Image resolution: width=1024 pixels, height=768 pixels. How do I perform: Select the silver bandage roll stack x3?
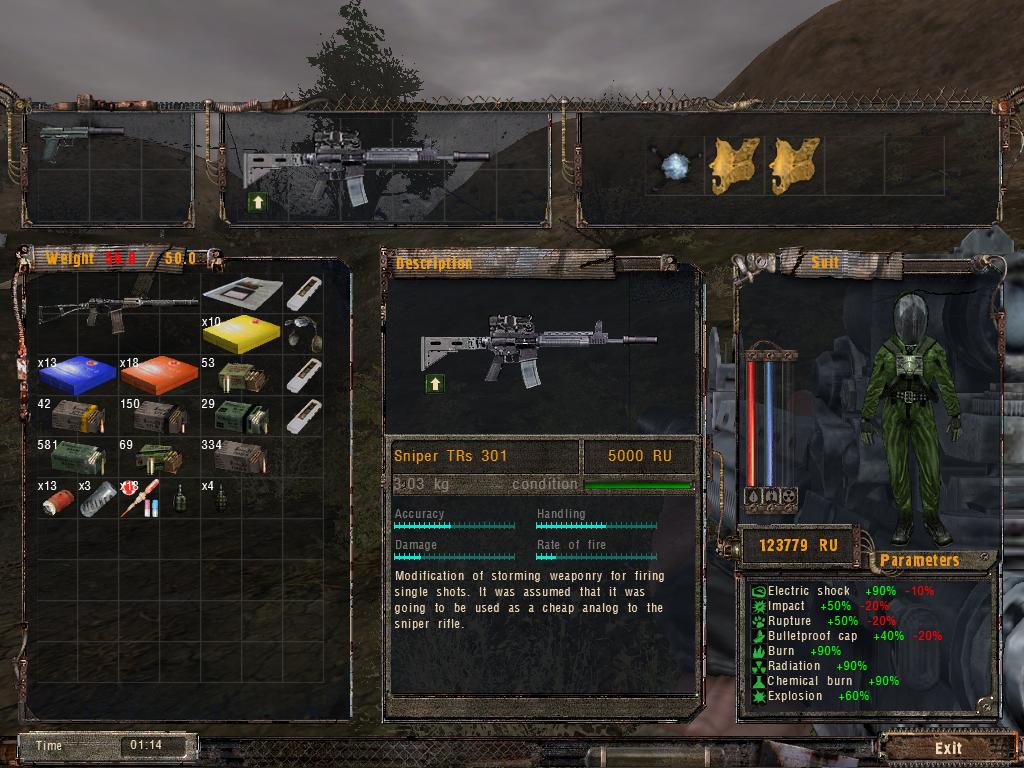[97, 498]
